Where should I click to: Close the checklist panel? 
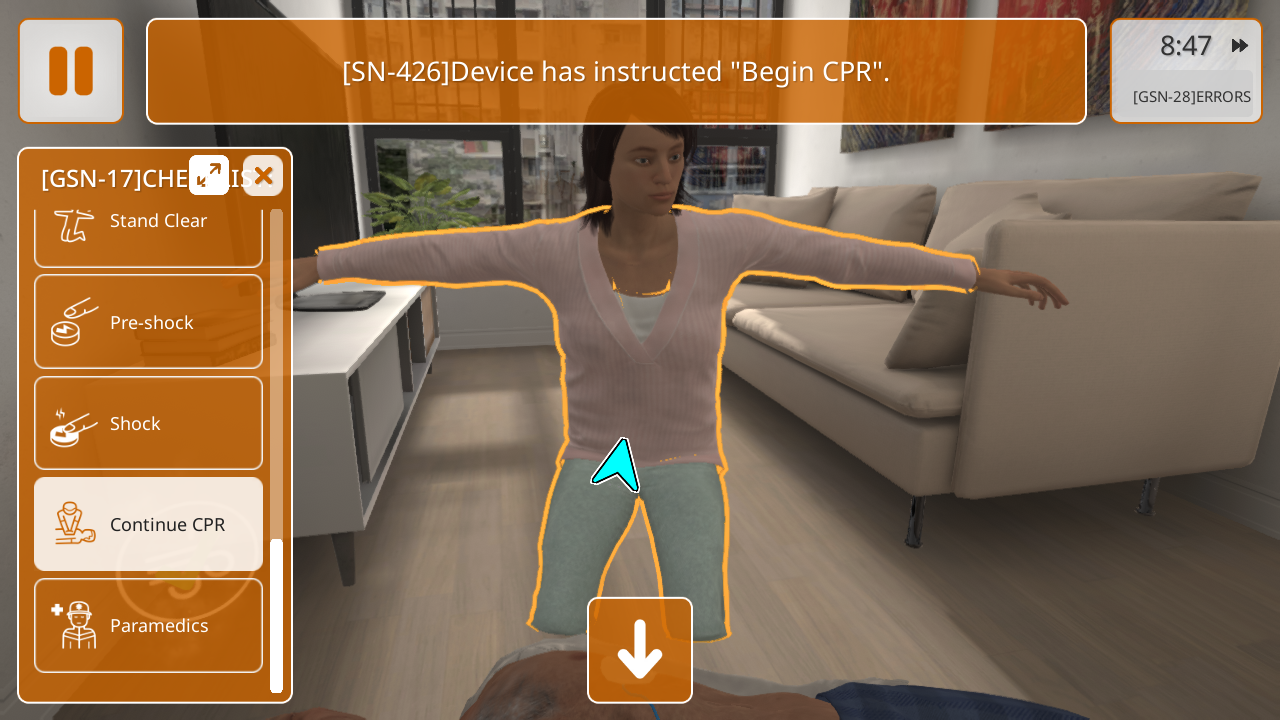(263, 175)
